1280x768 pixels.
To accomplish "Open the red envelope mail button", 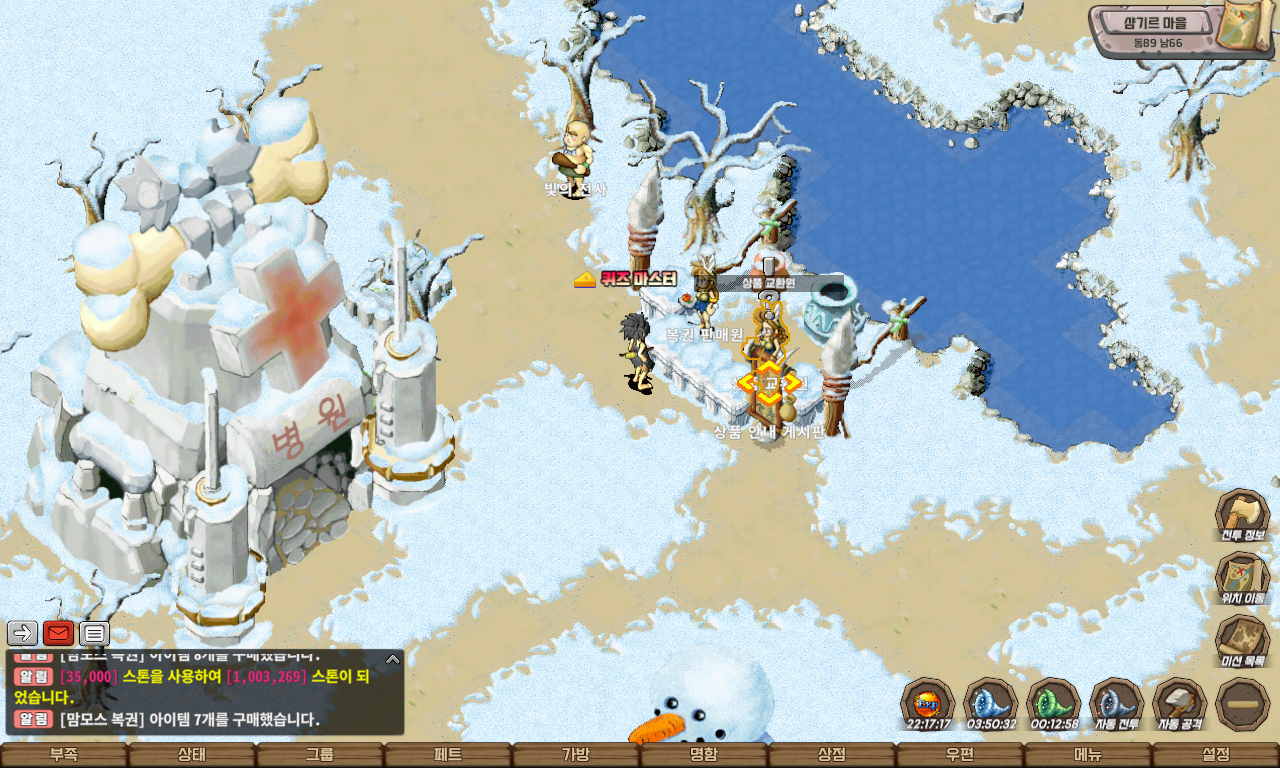I will tap(58, 633).
